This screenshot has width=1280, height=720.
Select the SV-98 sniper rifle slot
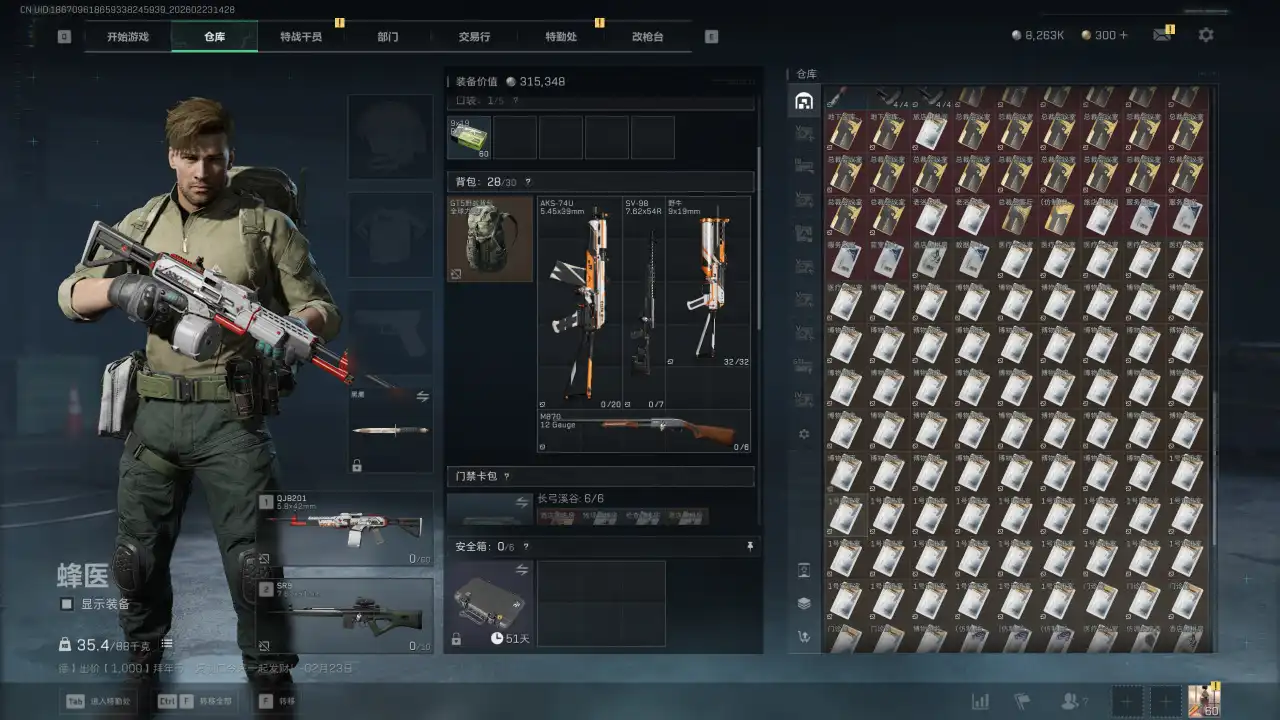click(x=644, y=302)
